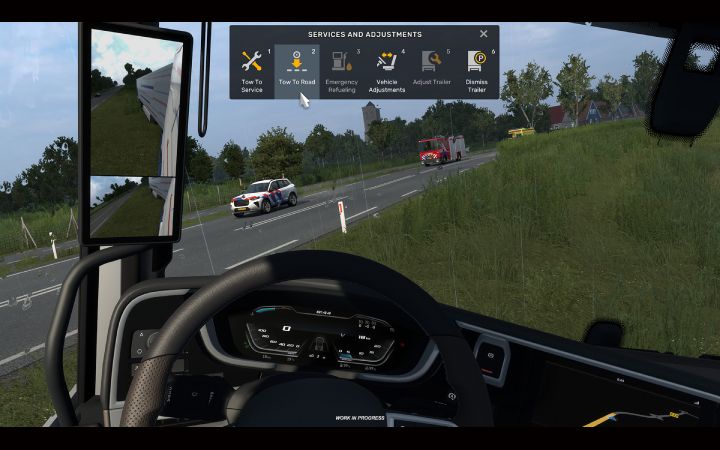This screenshot has height=450, width=720.
Task: Select the Tow To Service option
Action: pyautogui.click(x=252, y=70)
